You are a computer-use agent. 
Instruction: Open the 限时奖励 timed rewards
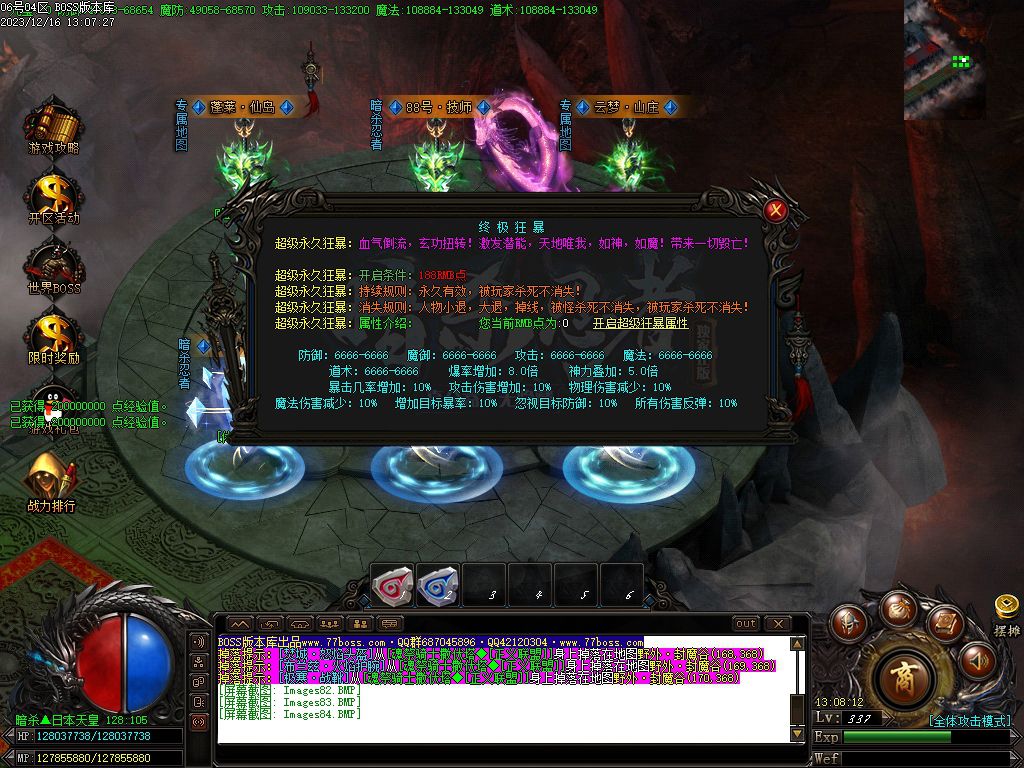(x=53, y=335)
